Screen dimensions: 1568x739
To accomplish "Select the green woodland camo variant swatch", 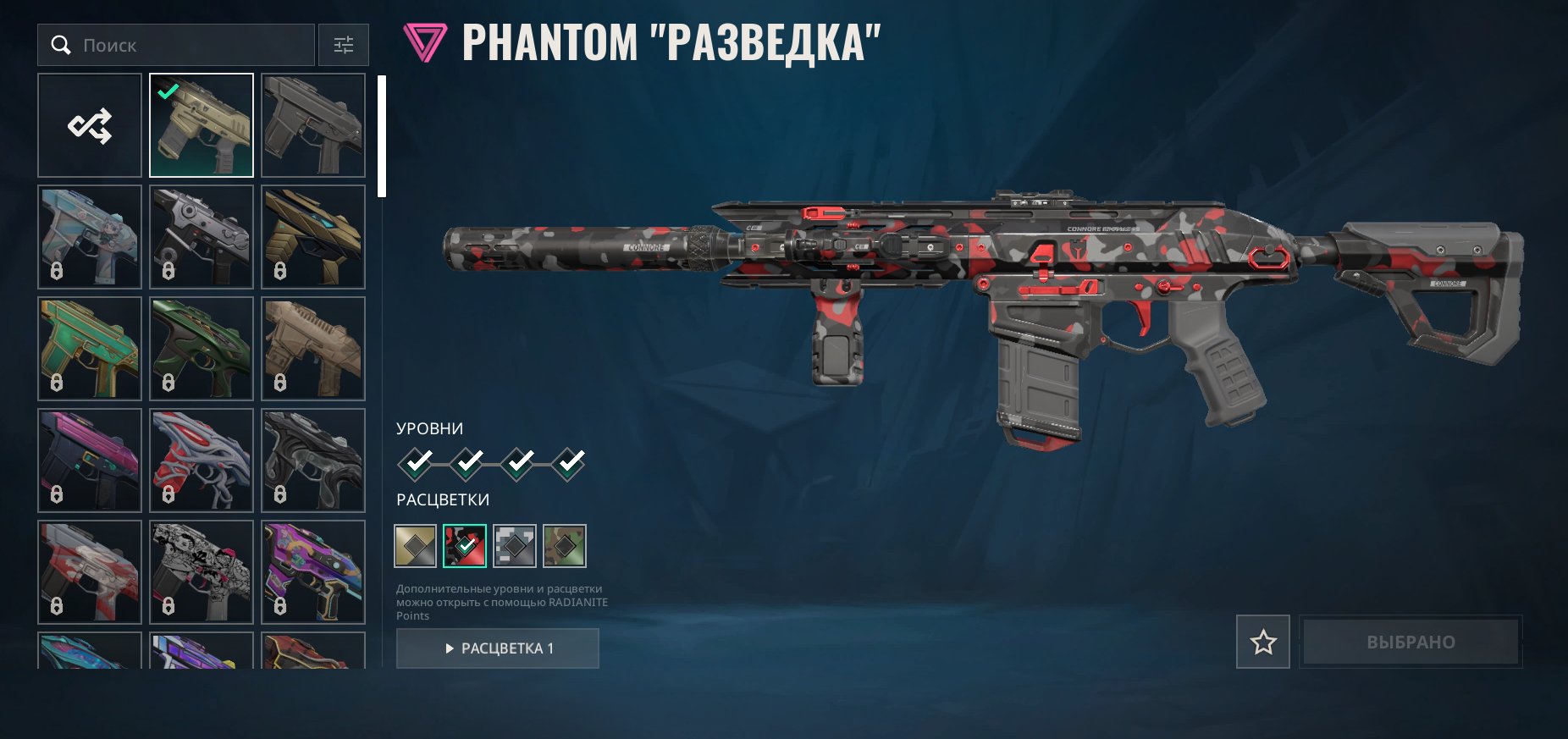I will (565, 546).
